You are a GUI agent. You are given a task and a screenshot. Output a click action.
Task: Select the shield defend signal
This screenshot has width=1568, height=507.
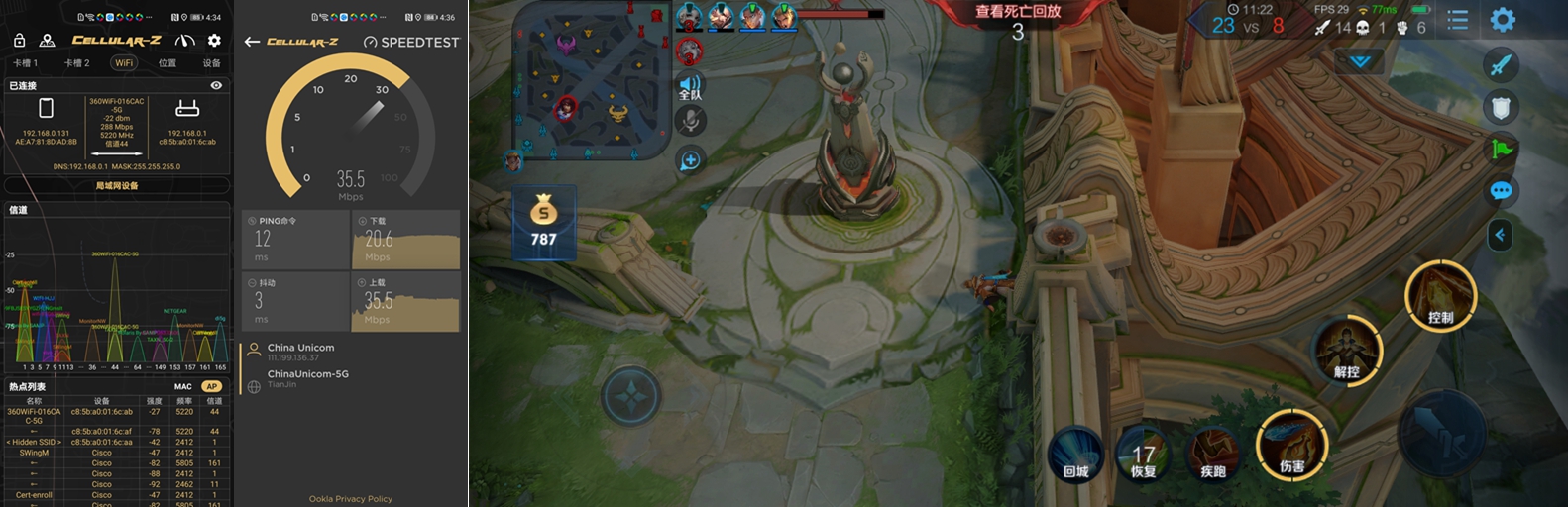tap(1501, 107)
